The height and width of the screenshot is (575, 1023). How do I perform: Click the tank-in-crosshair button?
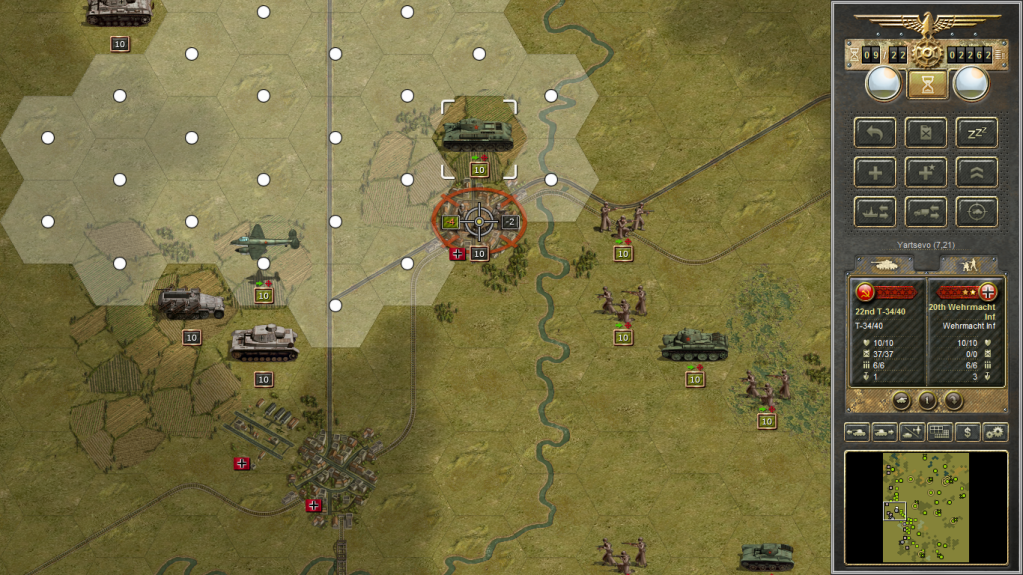pyautogui.click(x=977, y=211)
